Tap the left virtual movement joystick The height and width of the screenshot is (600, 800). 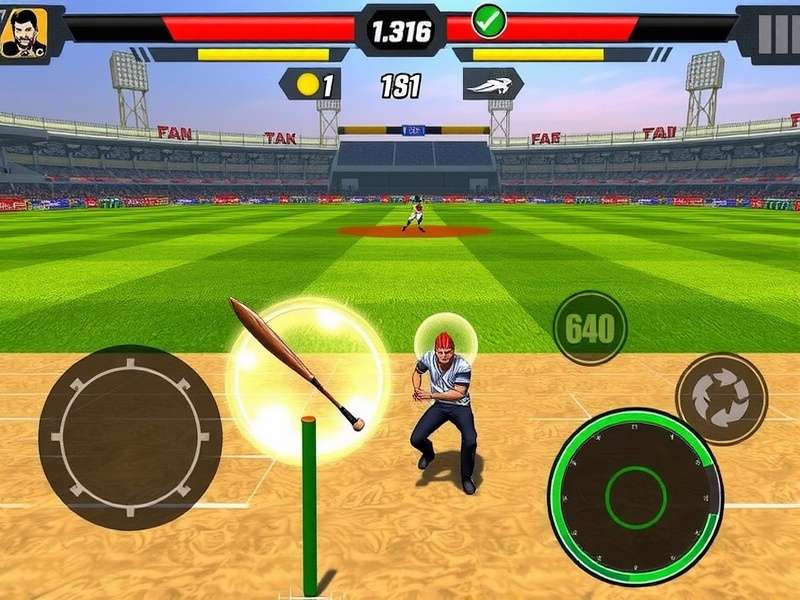130,437
